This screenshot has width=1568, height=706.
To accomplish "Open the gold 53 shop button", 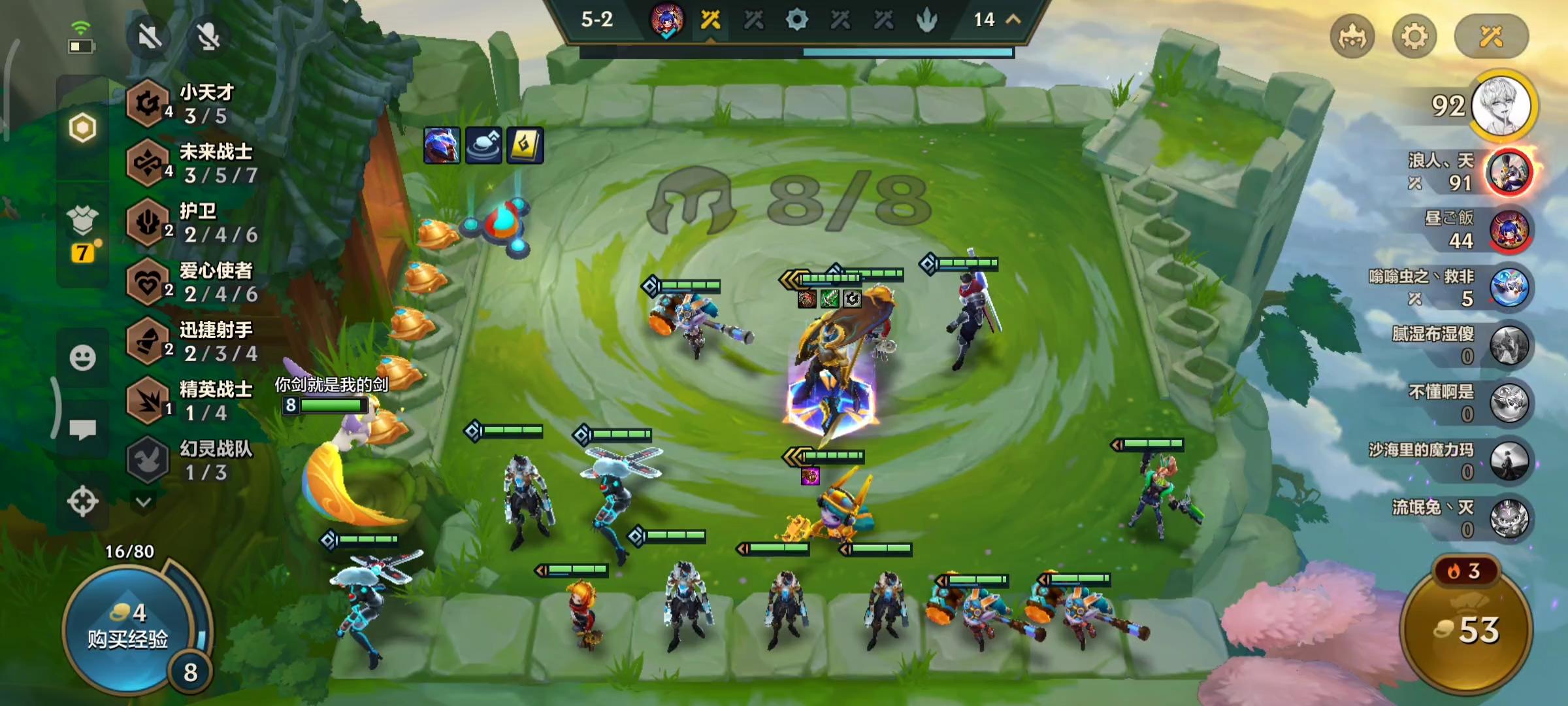I will pos(1467,629).
